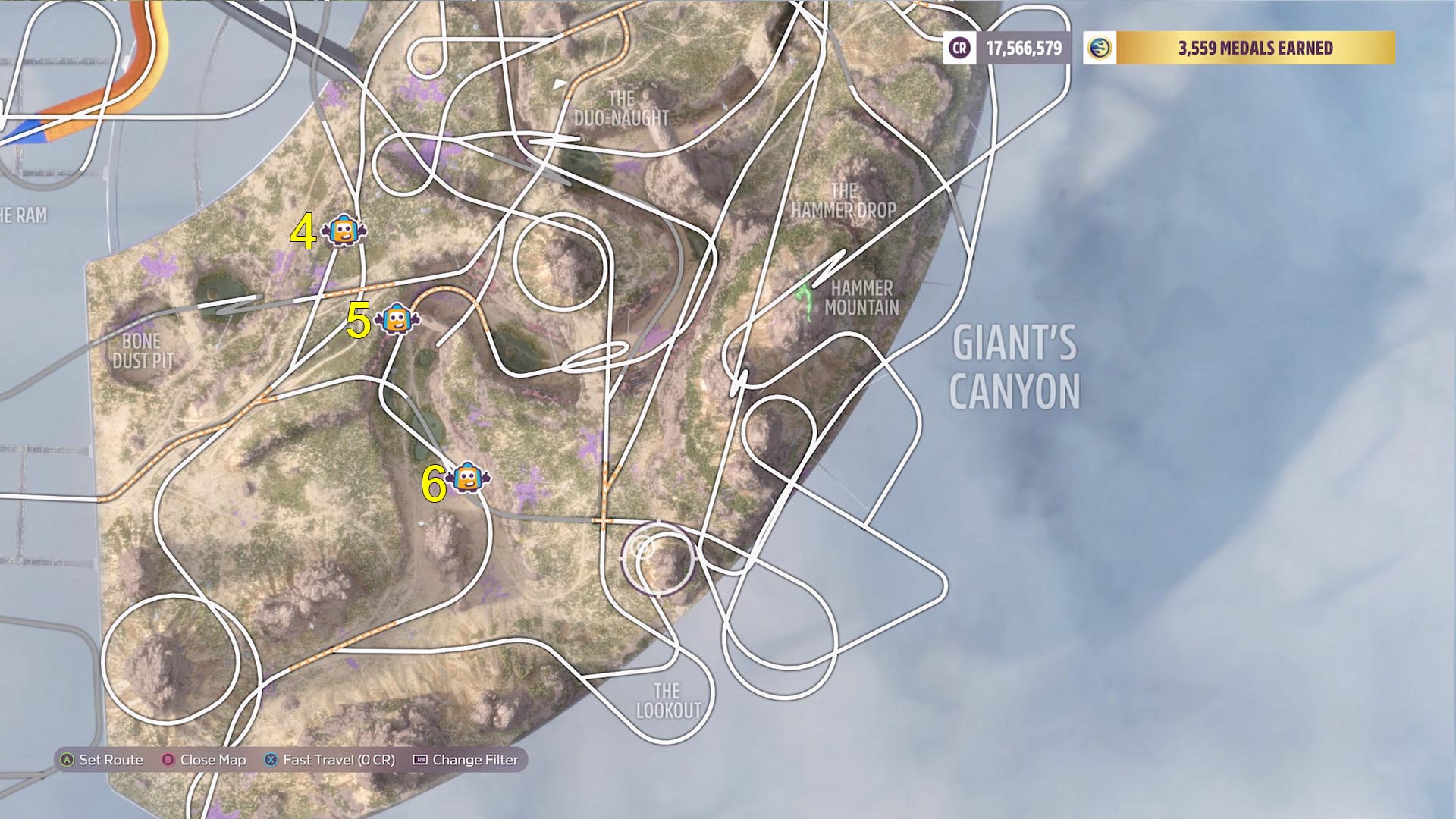Click the Hammer Mountain label

(864, 296)
